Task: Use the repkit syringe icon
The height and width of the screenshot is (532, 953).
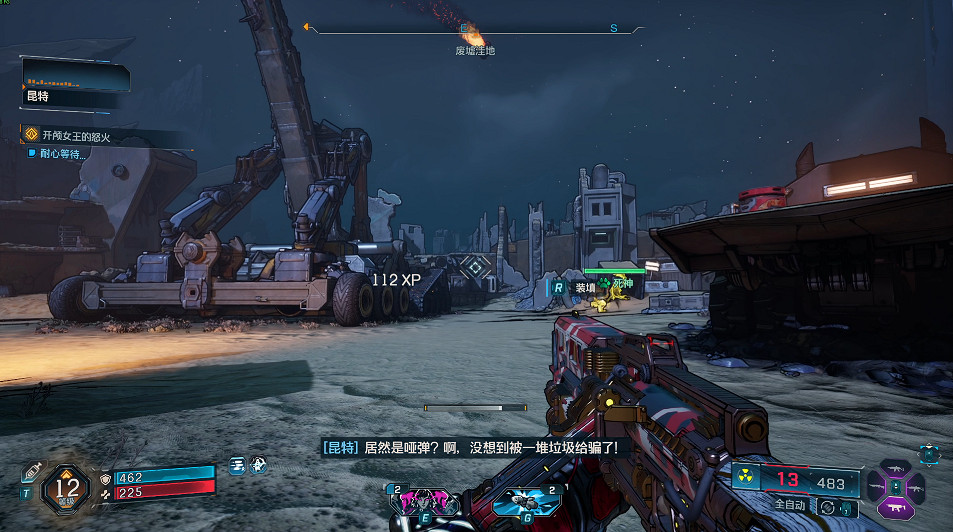Action: pos(29,471)
